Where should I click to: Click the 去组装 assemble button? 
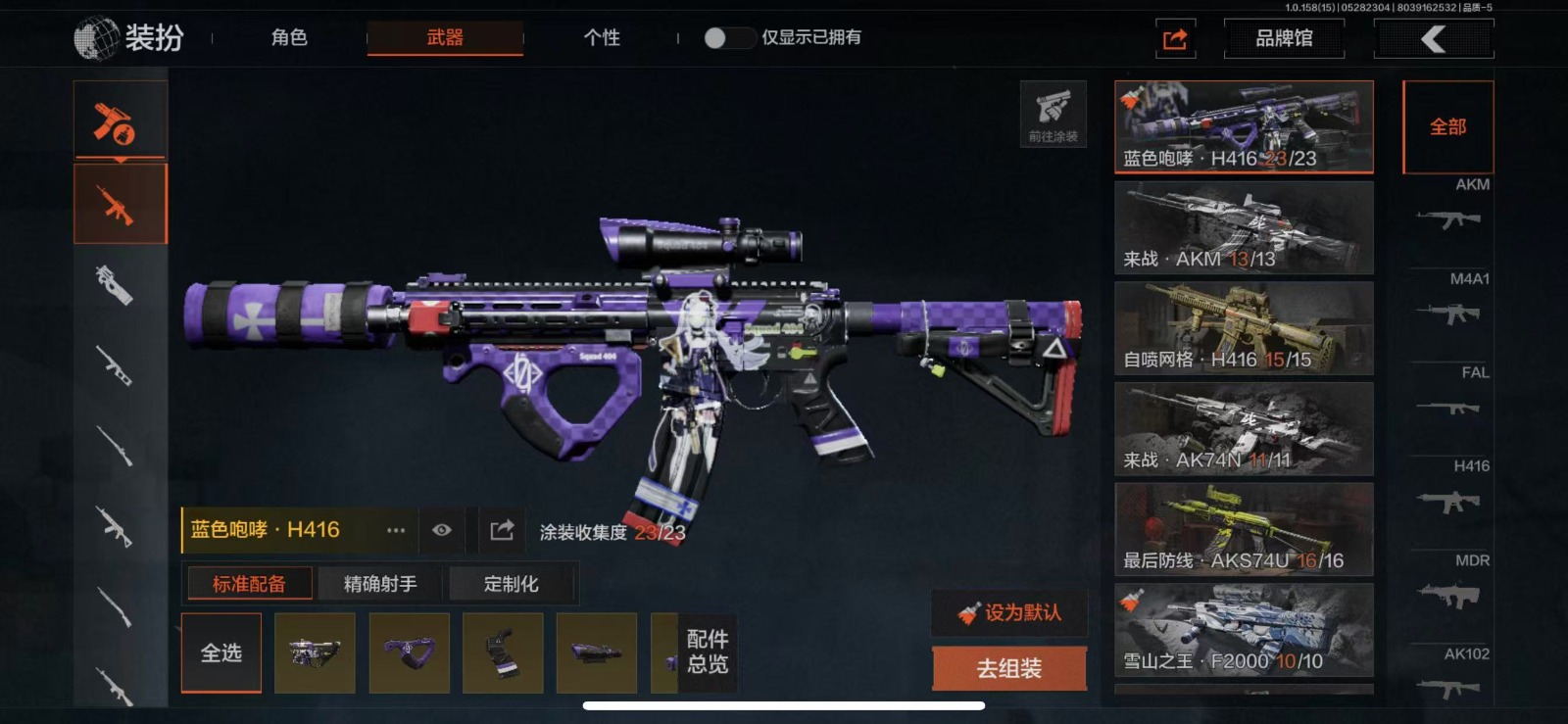point(1008,668)
